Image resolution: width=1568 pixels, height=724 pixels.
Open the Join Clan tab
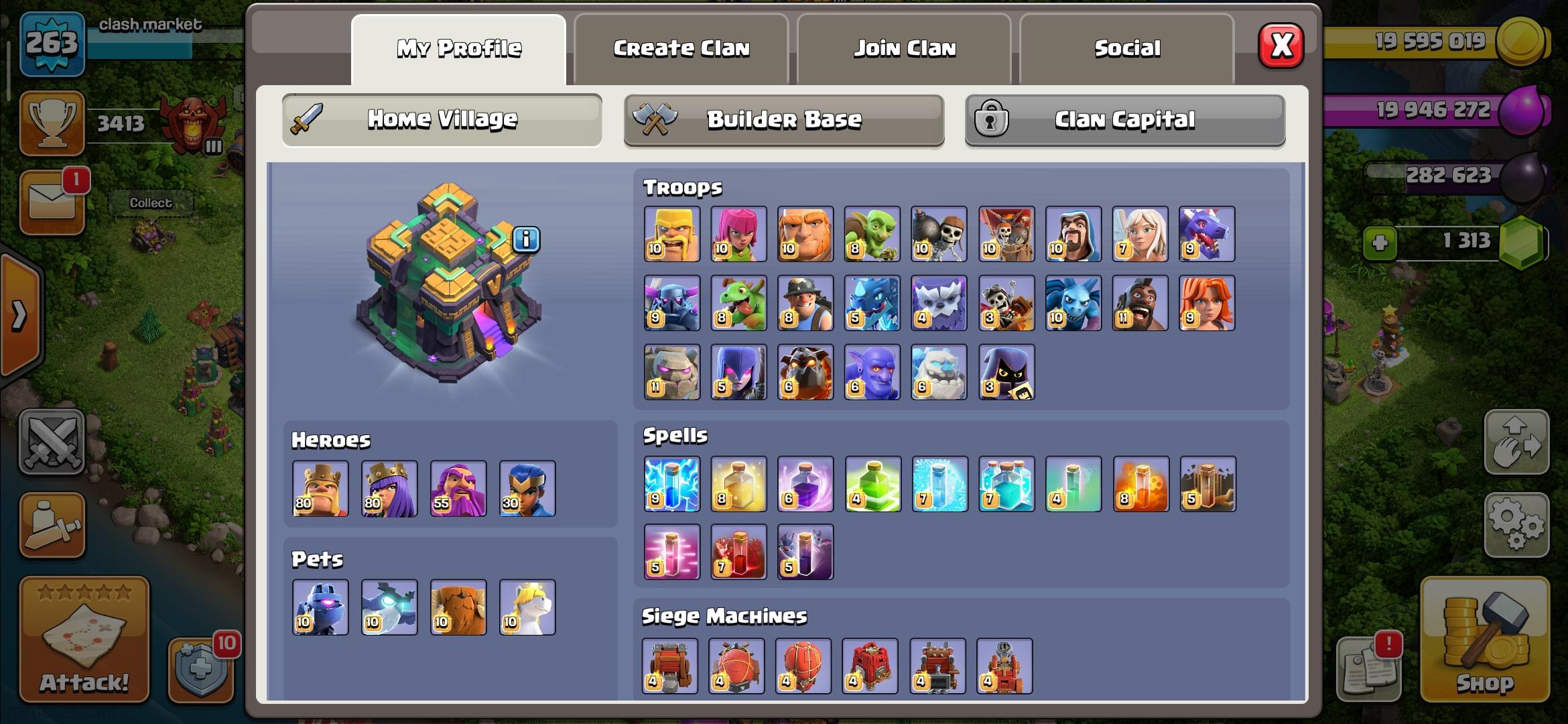(904, 49)
